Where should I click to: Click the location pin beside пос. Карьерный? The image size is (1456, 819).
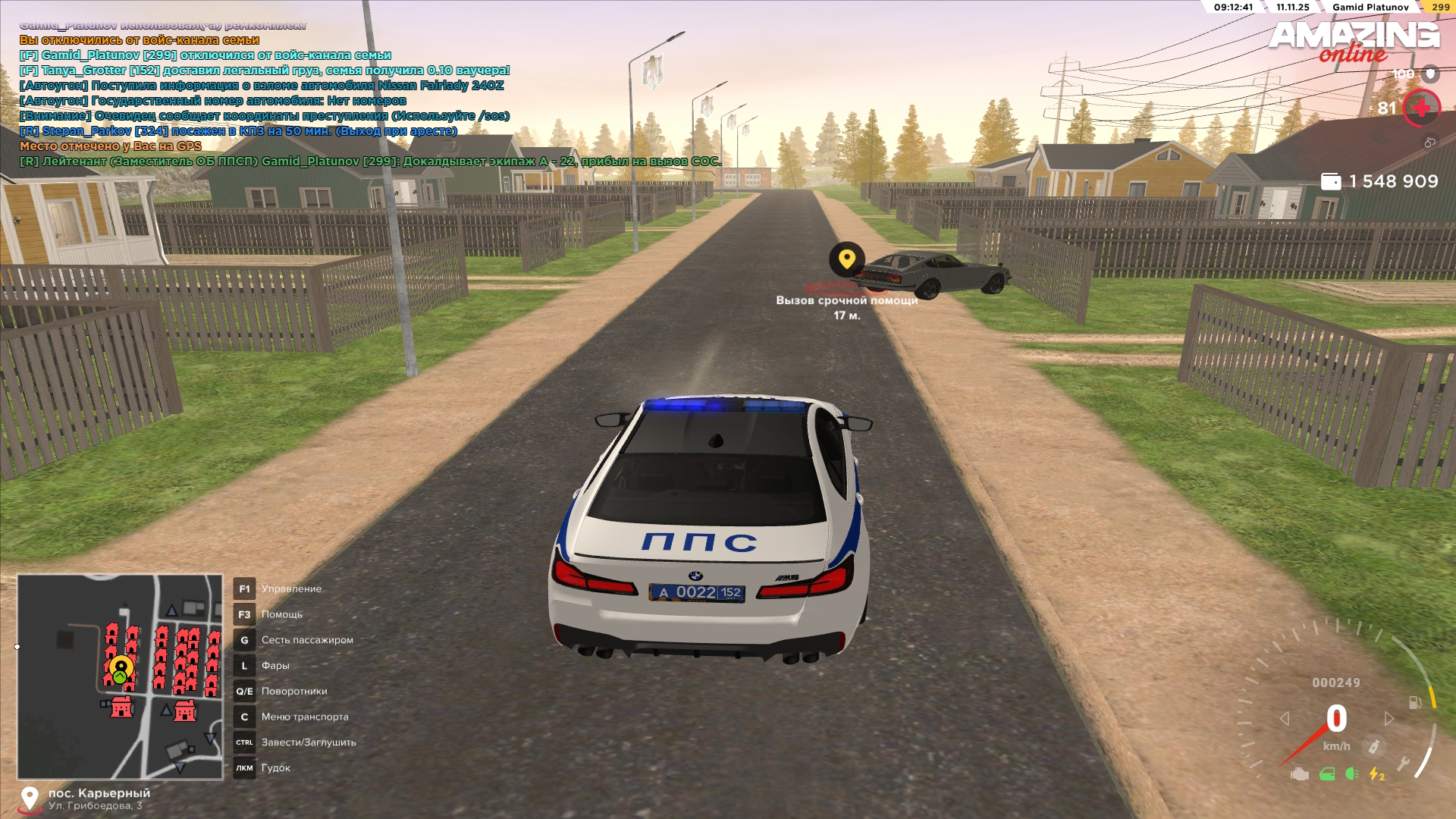point(30,799)
